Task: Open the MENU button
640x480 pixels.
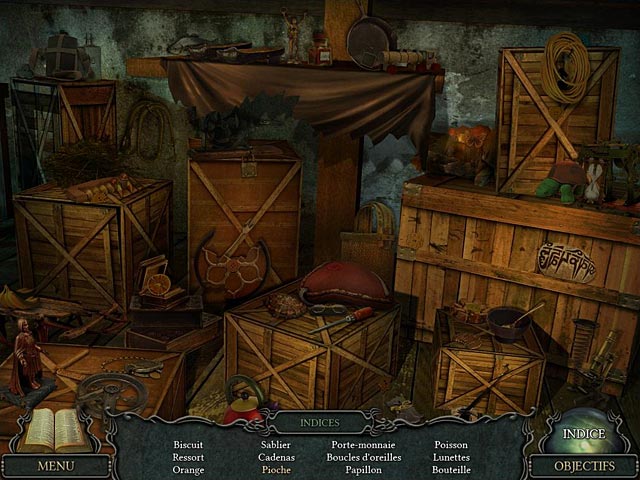Action: tap(55, 465)
